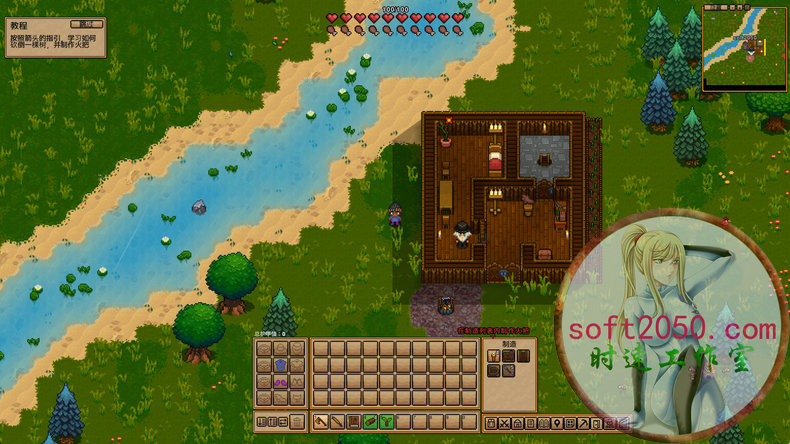Viewport: 790px width, 444px height.
Task: Choose the torch recipe in the crafting panel
Action: [x=492, y=355]
